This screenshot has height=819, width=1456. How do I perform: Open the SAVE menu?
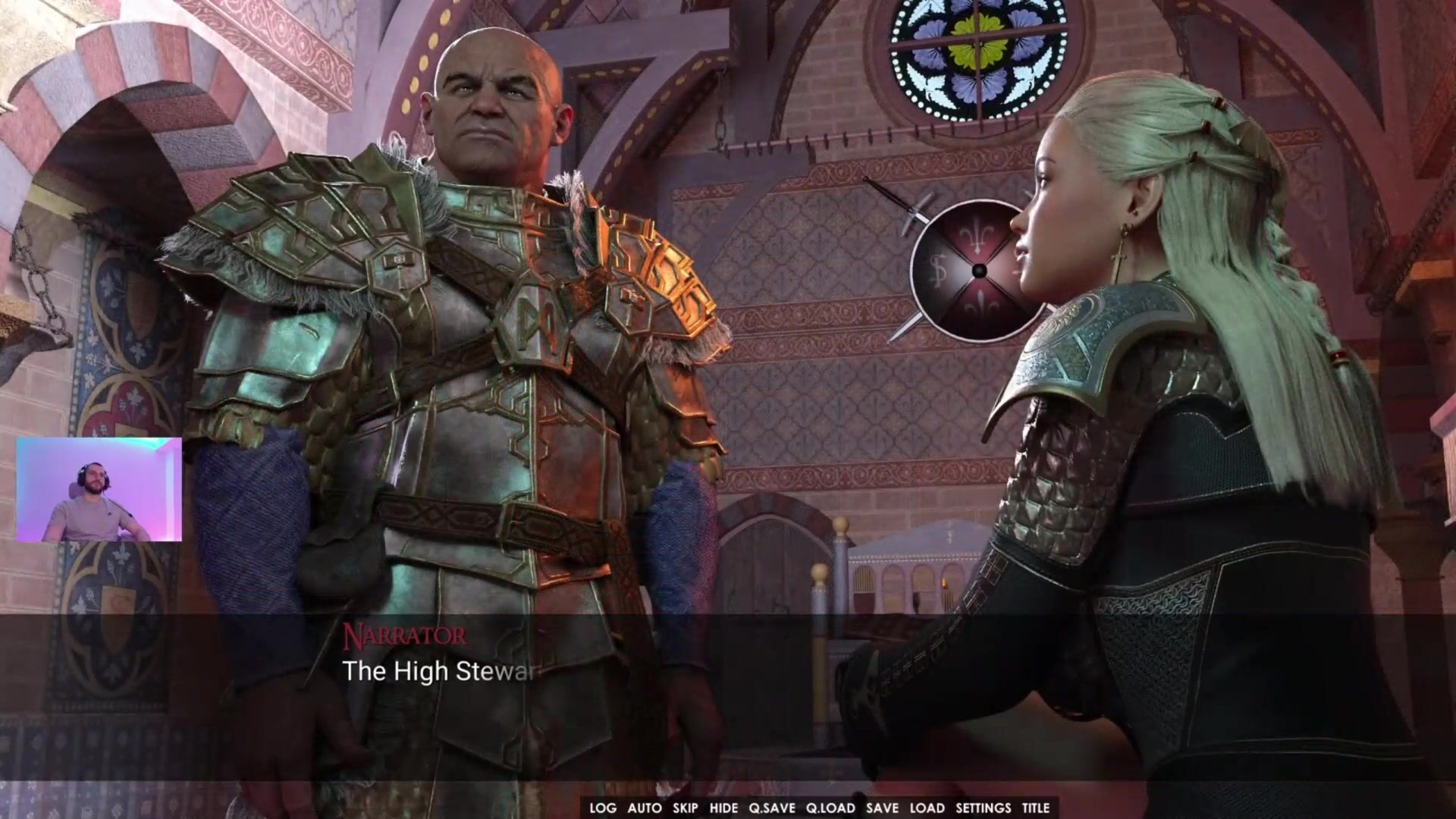pos(882,808)
